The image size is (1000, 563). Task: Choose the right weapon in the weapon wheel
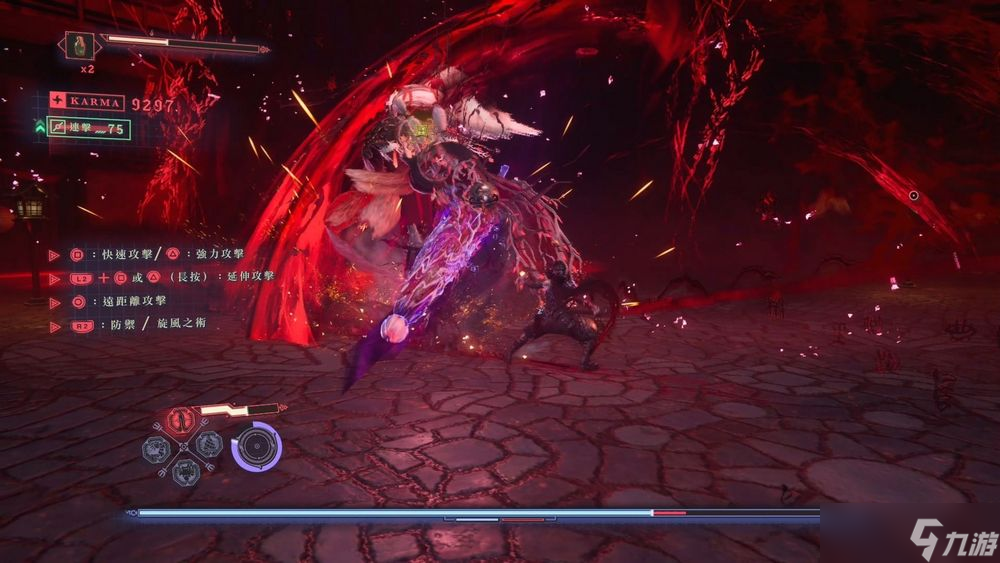coord(209,445)
